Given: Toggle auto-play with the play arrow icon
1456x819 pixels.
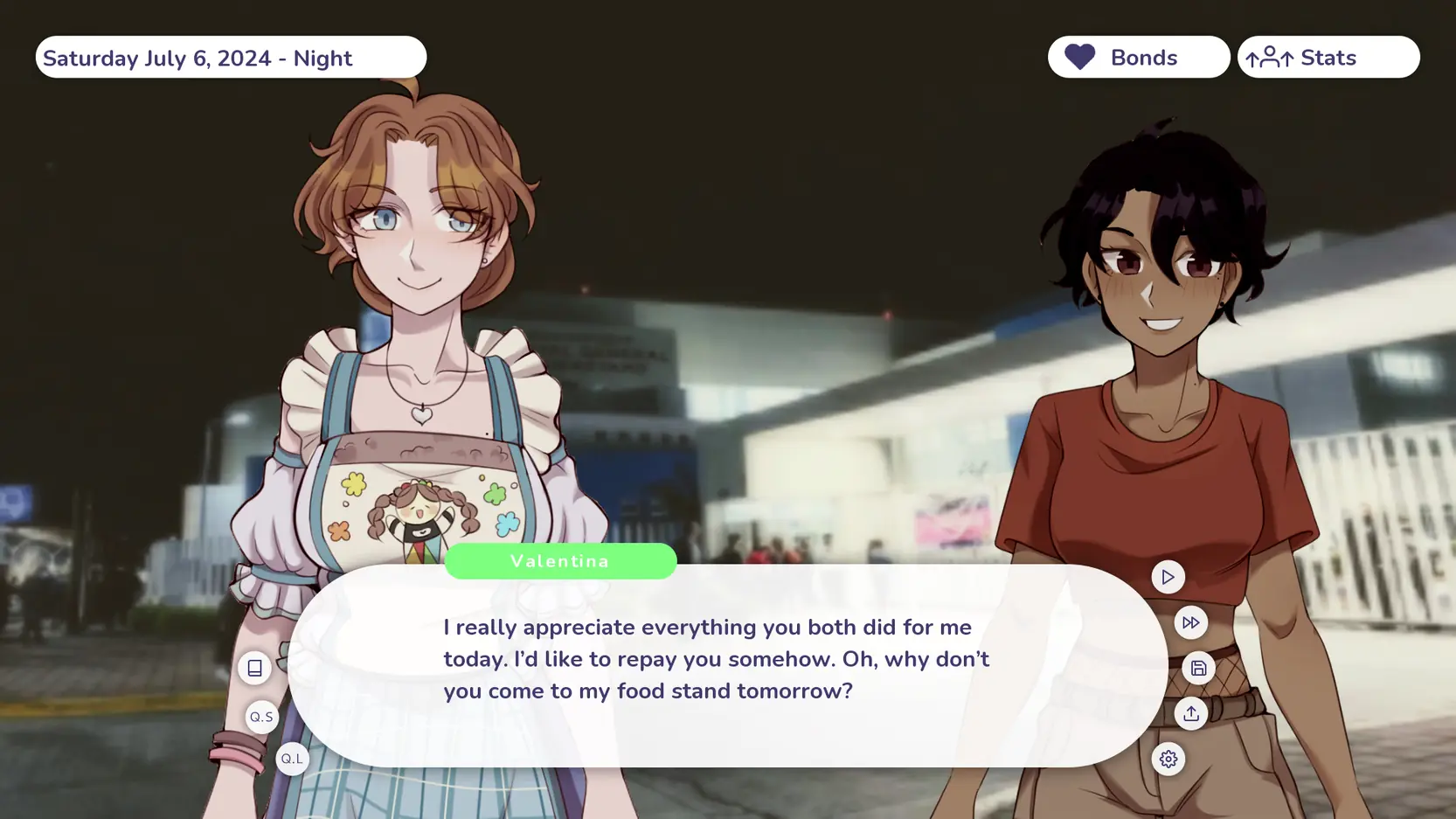Looking at the screenshot, I should [1168, 577].
